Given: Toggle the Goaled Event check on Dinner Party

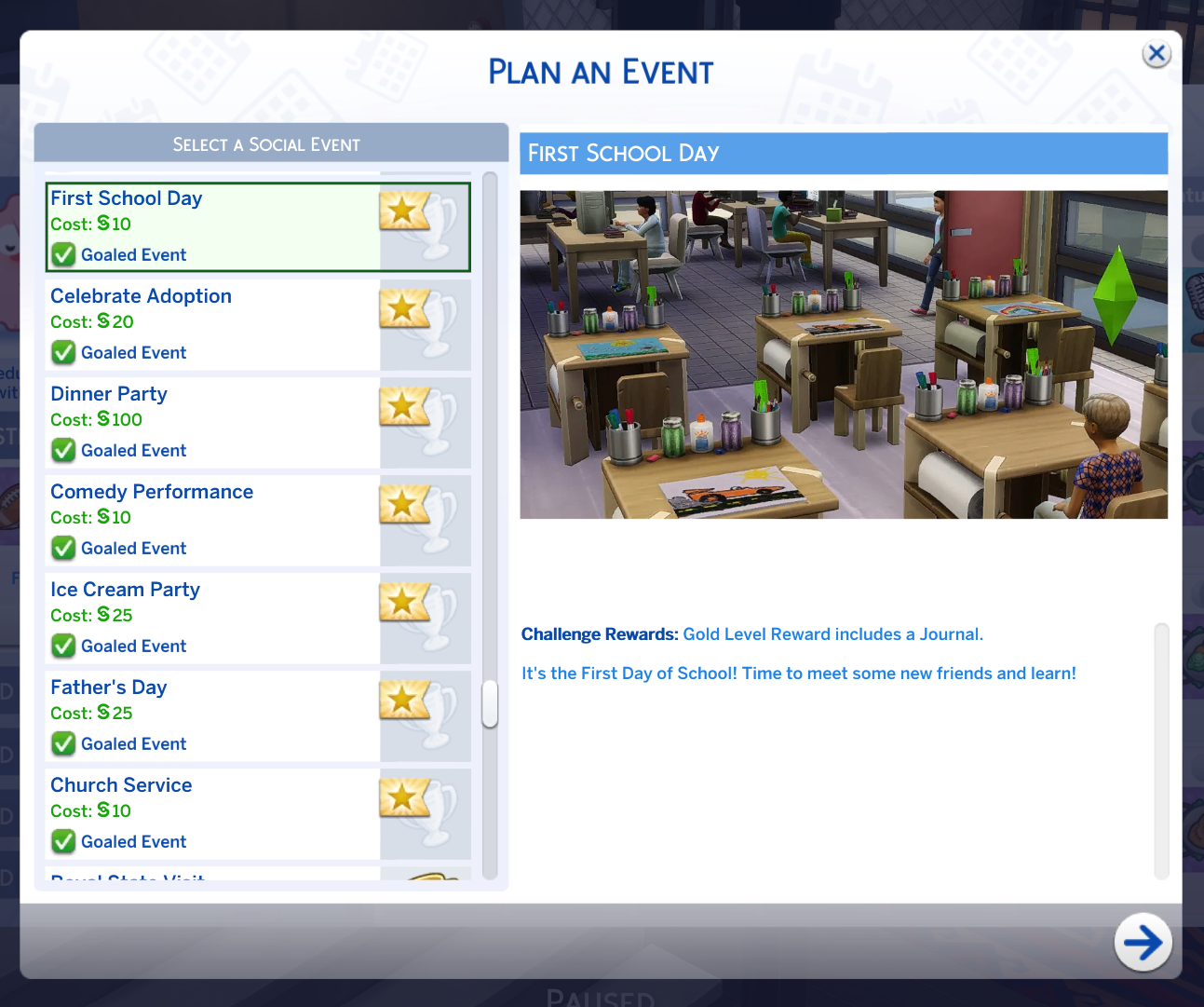Looking at the screenshot, I should pyautogui.click(x=62, y=450).
